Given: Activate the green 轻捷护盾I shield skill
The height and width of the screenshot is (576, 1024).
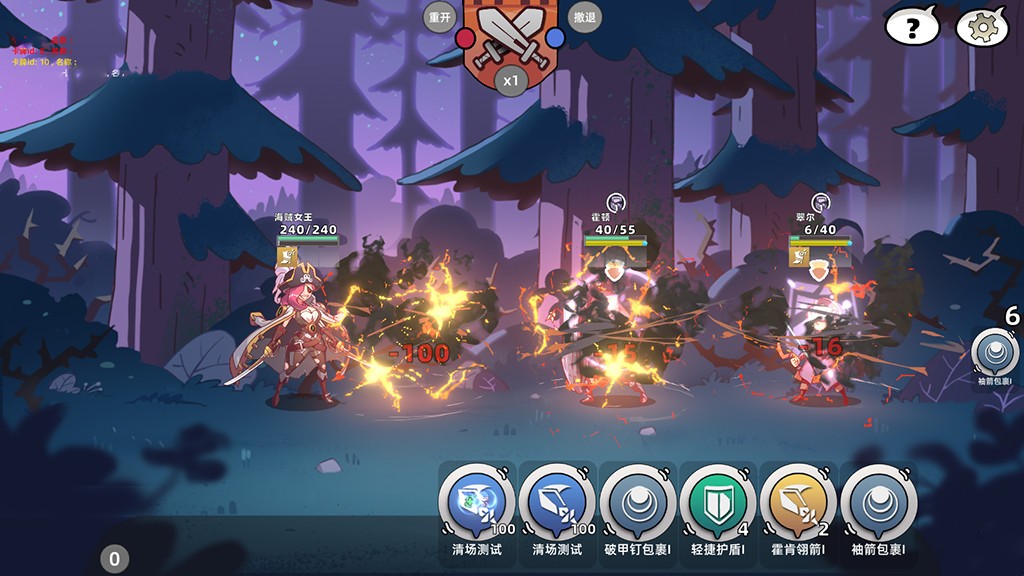Looking at the screenshot, I should [717, 503].
